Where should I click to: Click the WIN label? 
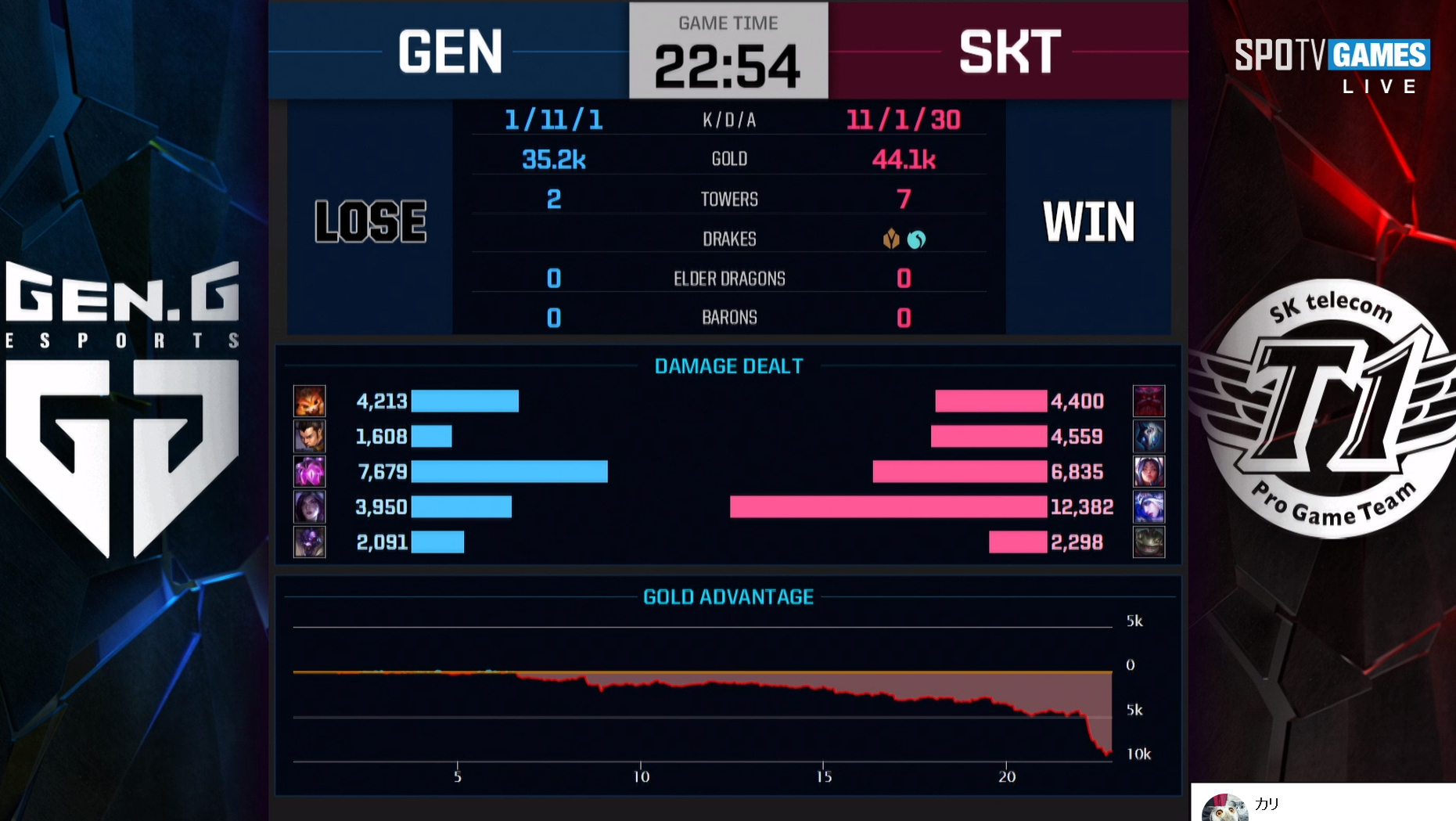[1088, 221]
